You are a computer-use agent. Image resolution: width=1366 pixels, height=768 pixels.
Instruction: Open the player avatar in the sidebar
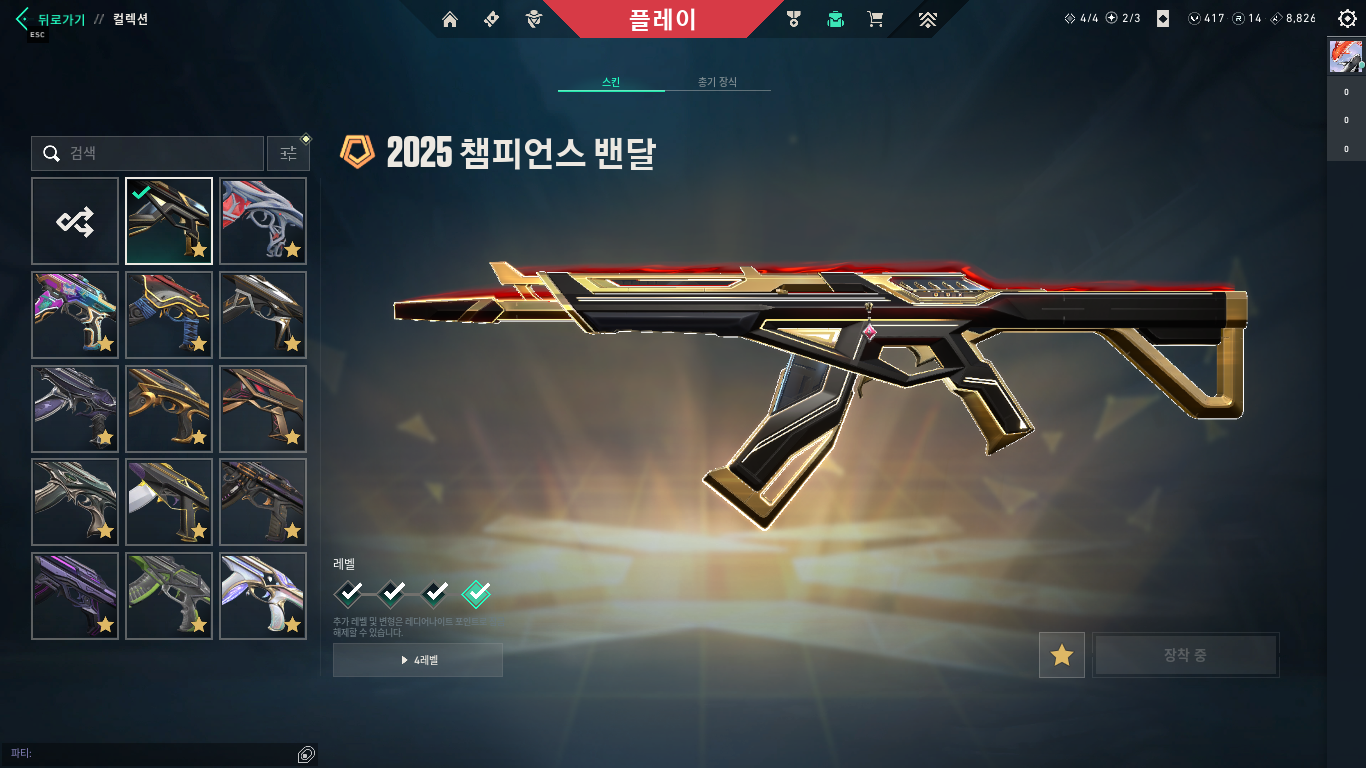tap(1346, 56)
